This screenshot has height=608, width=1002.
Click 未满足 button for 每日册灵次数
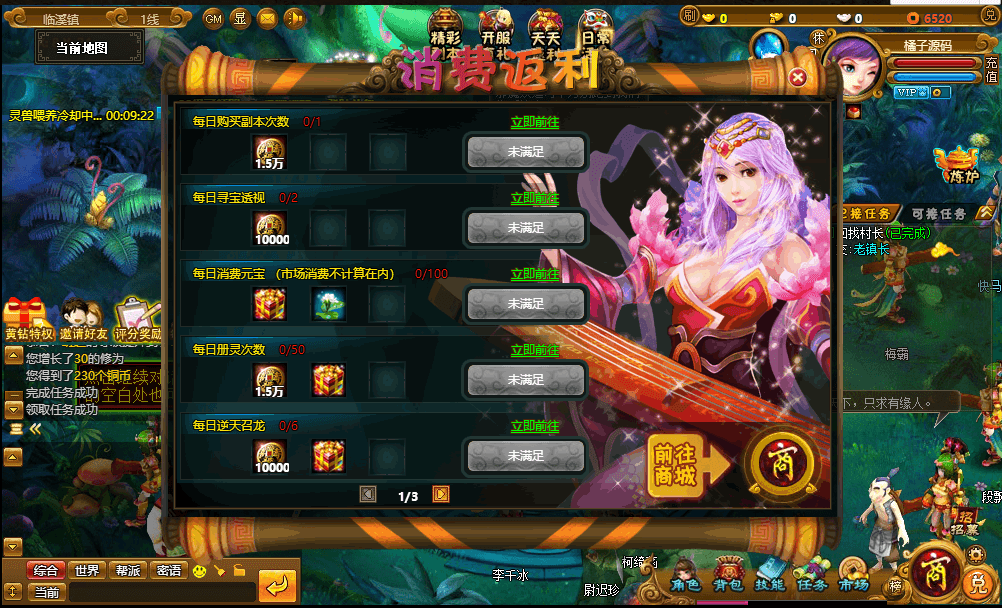526,380
